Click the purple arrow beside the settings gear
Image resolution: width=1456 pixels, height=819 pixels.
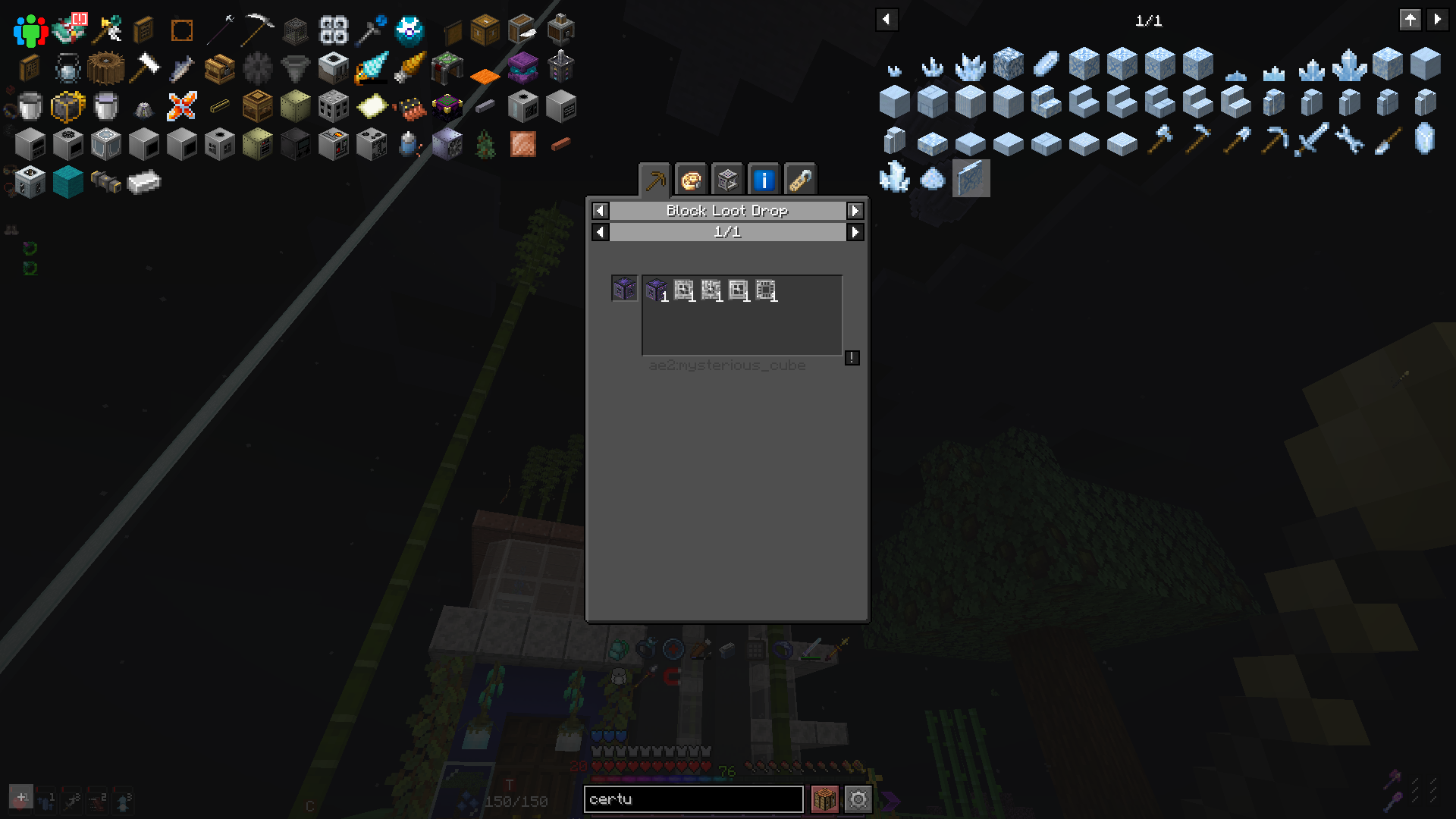click(889, 799)
